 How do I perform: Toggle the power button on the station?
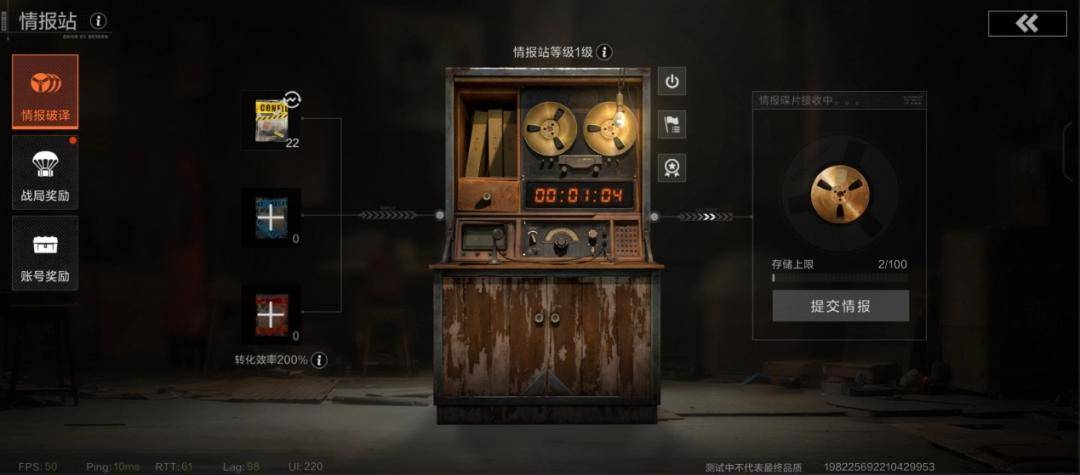[672, 82]
